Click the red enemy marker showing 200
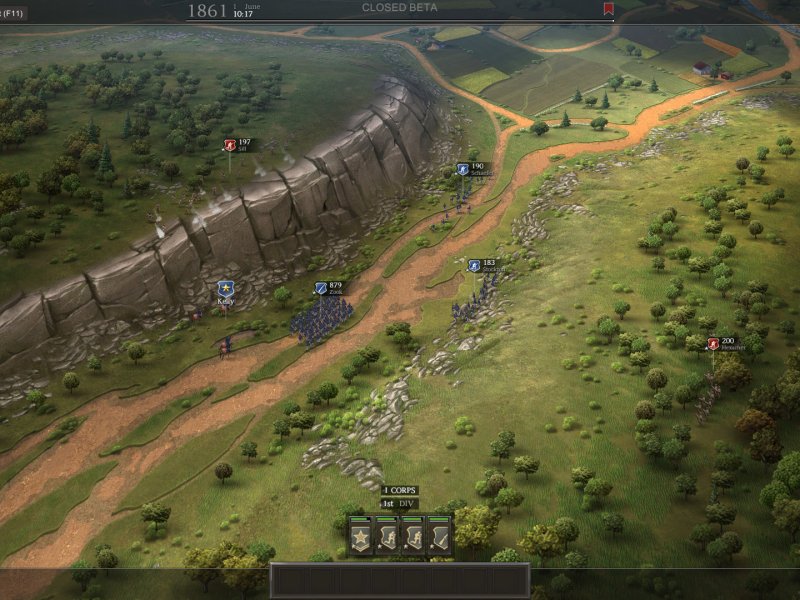This screenshot has width=800, height=600. [713, 344]
